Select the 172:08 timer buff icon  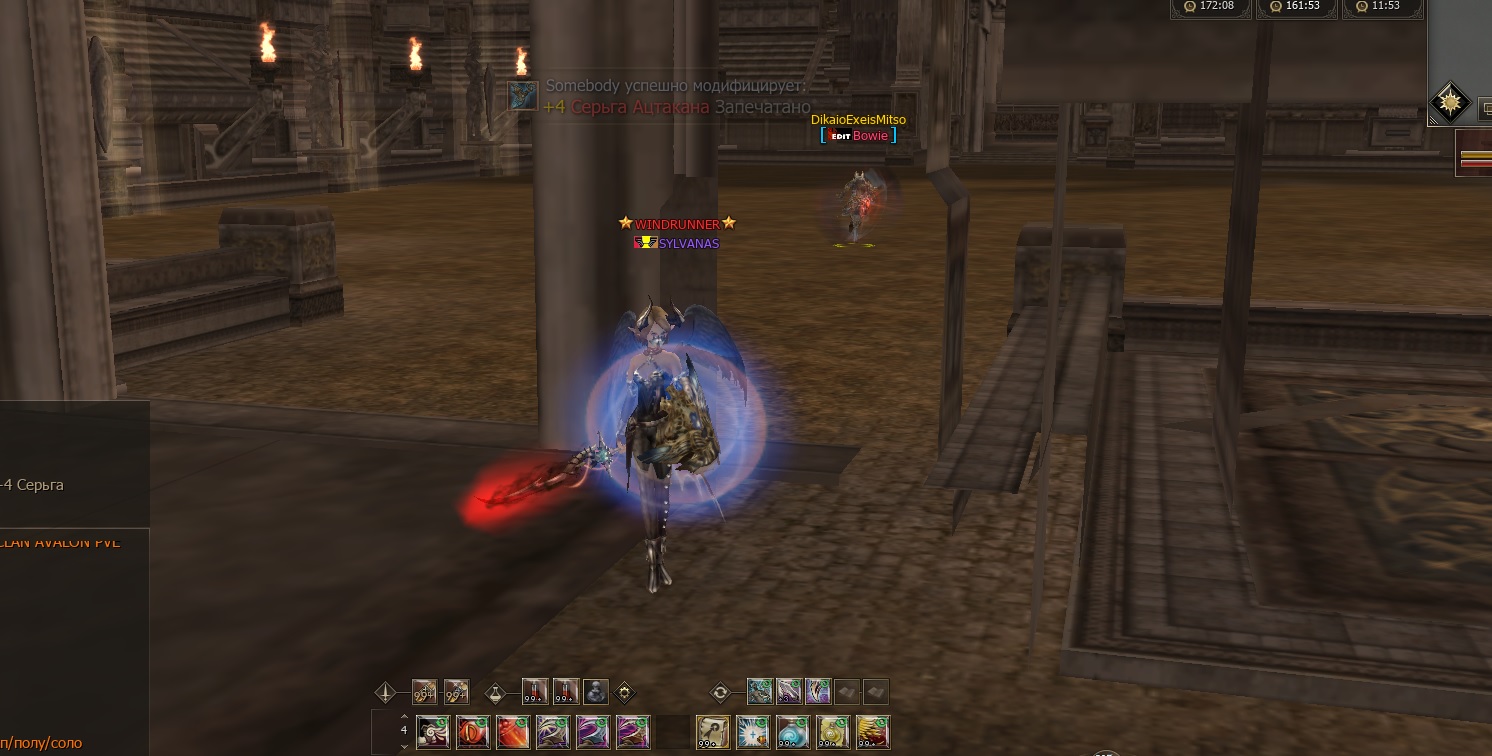click(1189, 6)
